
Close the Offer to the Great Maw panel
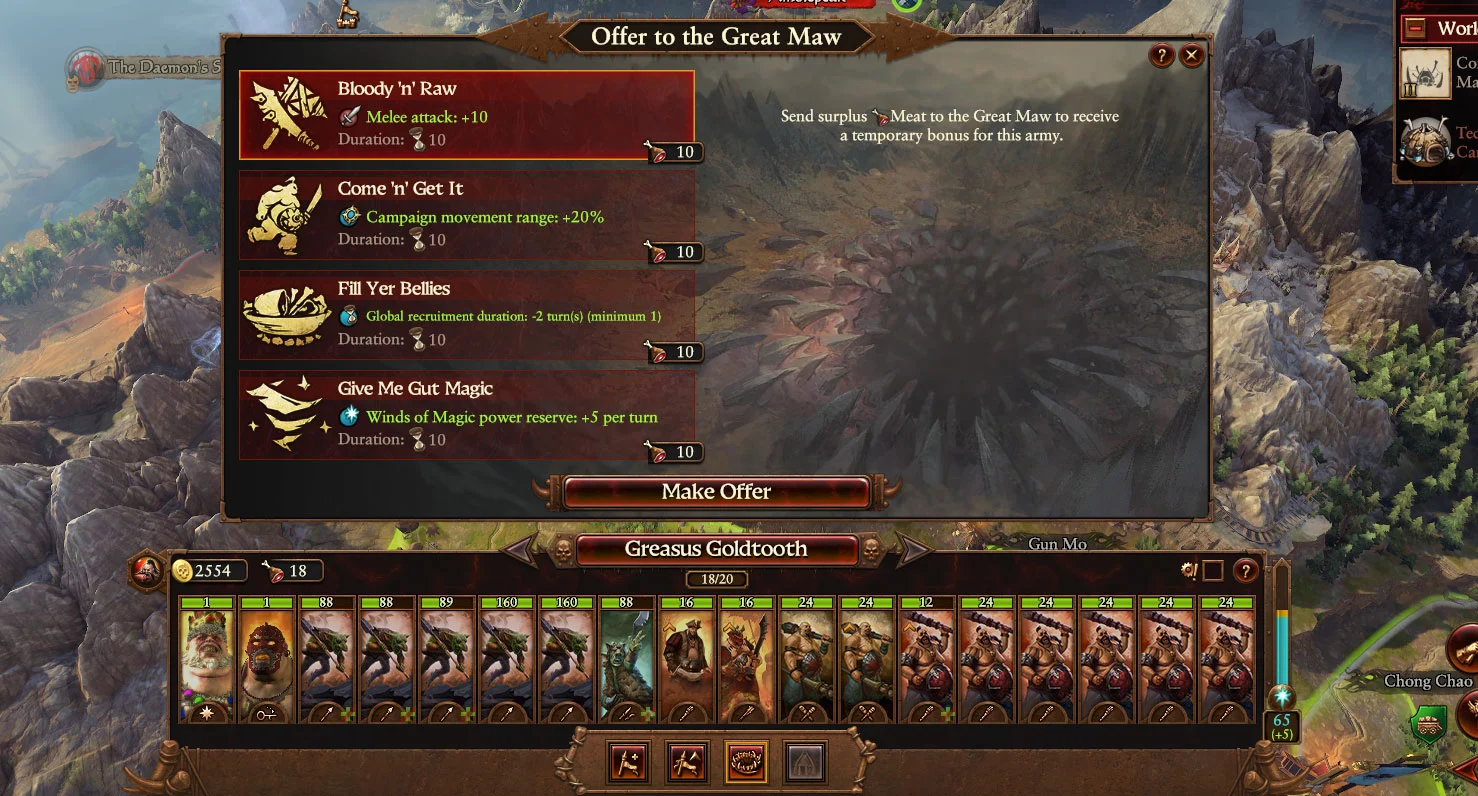click(1191, 56)
